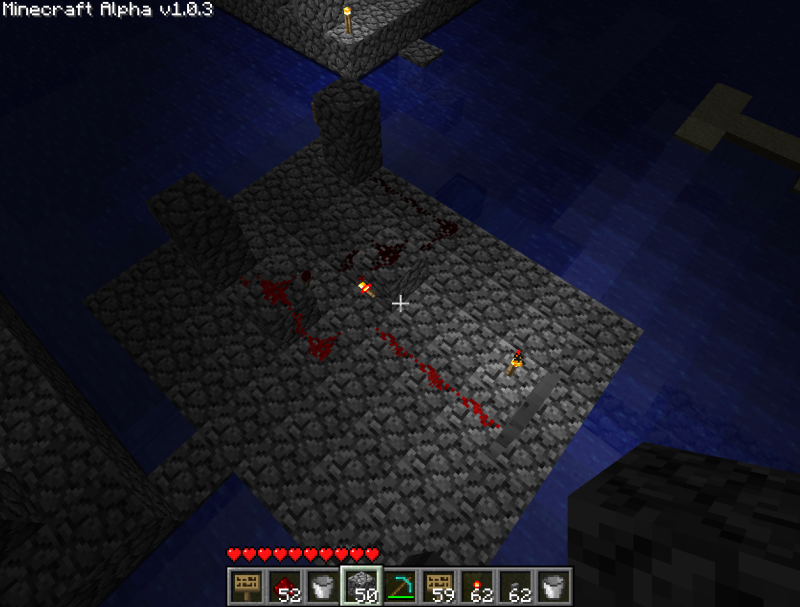Select the cobblestone block slot
The image size is (800, 607).
360,586
